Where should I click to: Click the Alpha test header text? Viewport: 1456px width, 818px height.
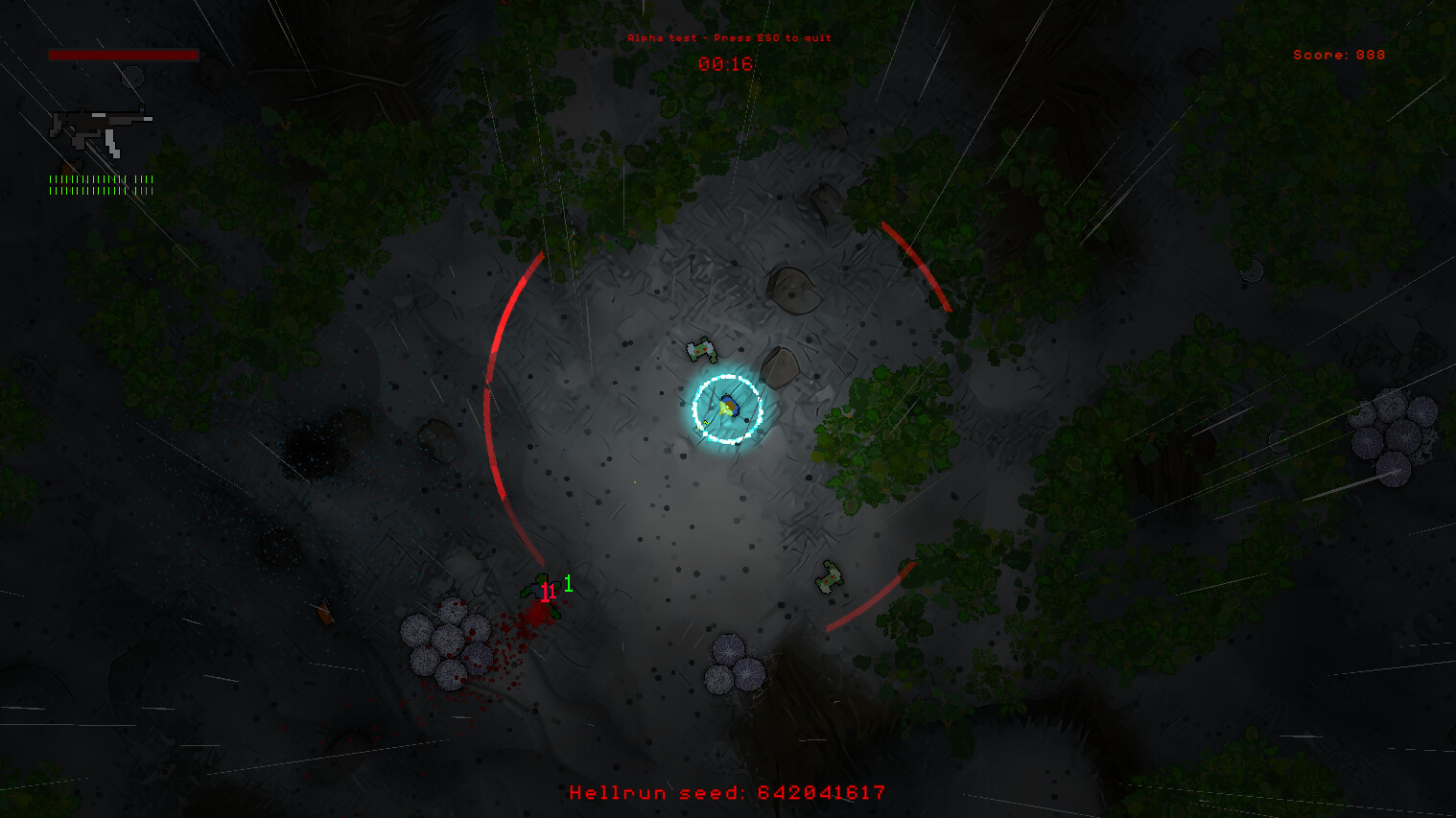click(728, 38)
